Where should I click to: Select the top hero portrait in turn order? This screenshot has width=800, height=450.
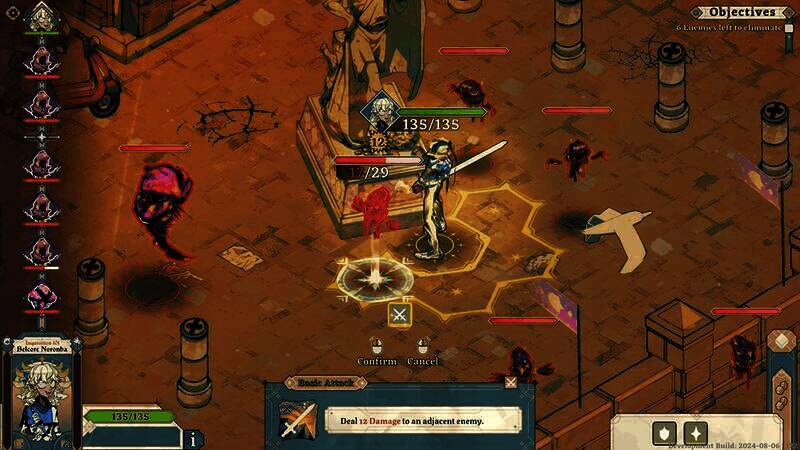click(41, 17)
